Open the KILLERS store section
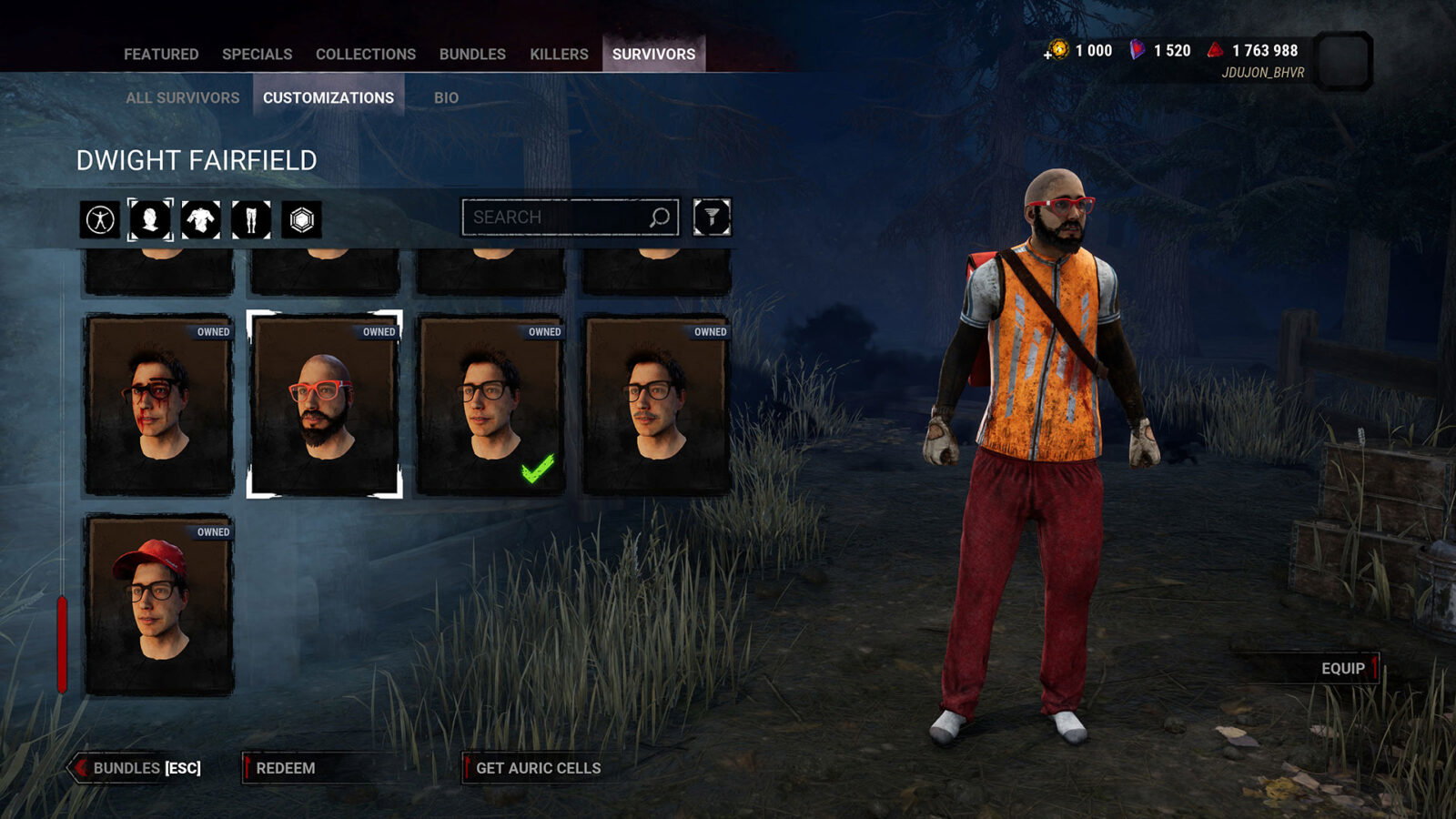The height and width of the screenshot is (819, 1456). [559, 54]
